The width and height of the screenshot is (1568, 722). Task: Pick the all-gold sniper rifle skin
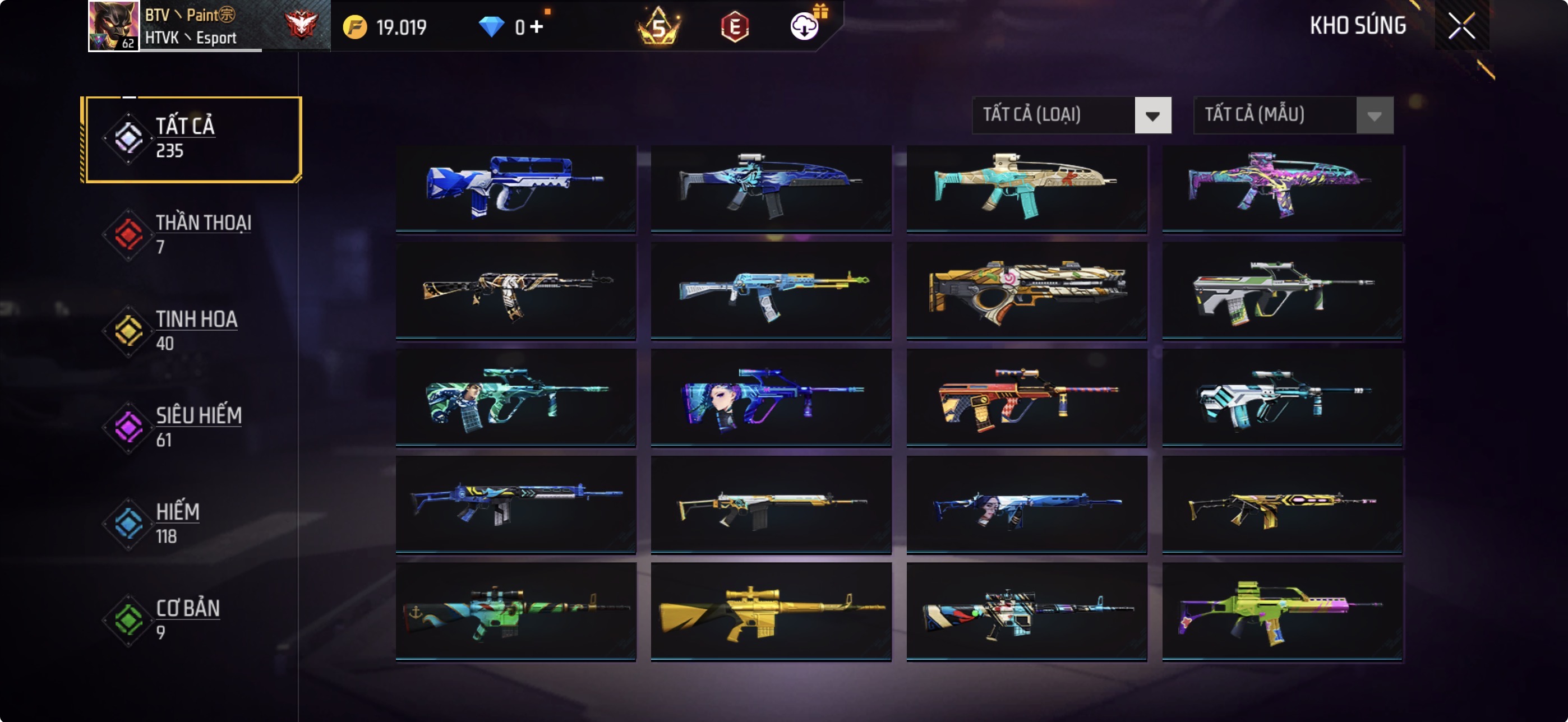click(771, 610)
